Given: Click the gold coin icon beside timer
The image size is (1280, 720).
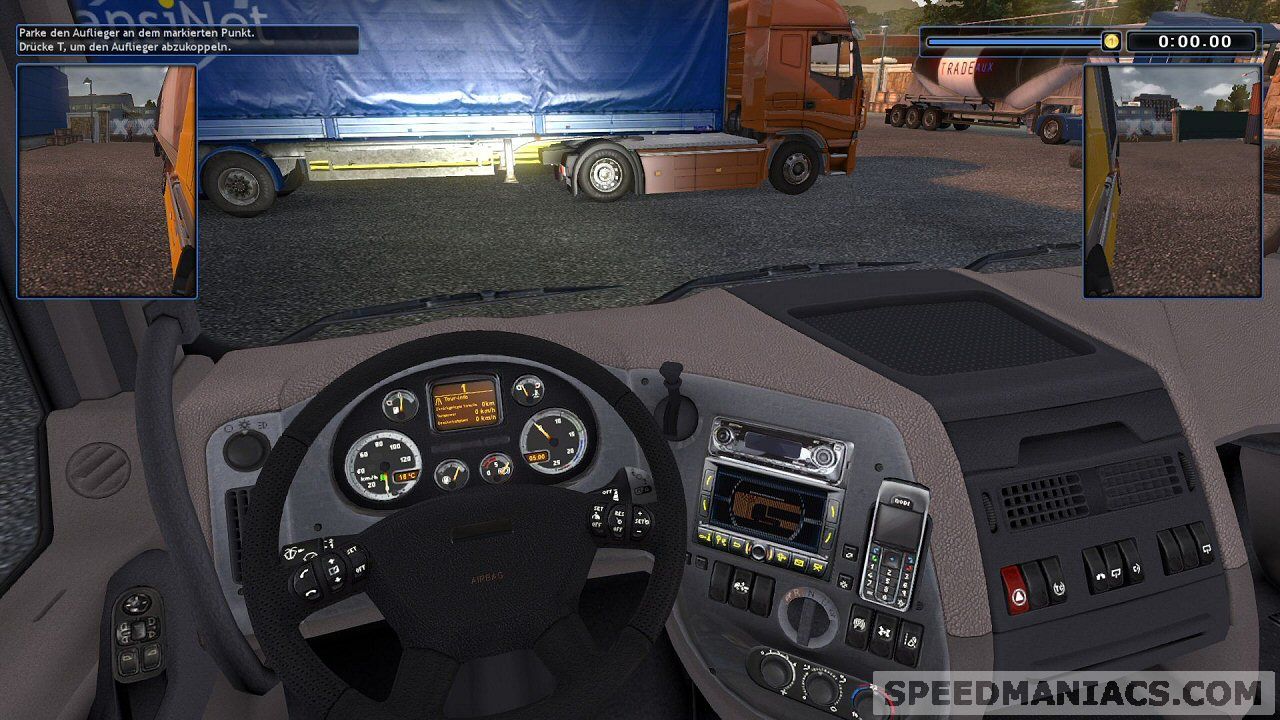Looking at the screenshot, I should tap(1111, 41).
